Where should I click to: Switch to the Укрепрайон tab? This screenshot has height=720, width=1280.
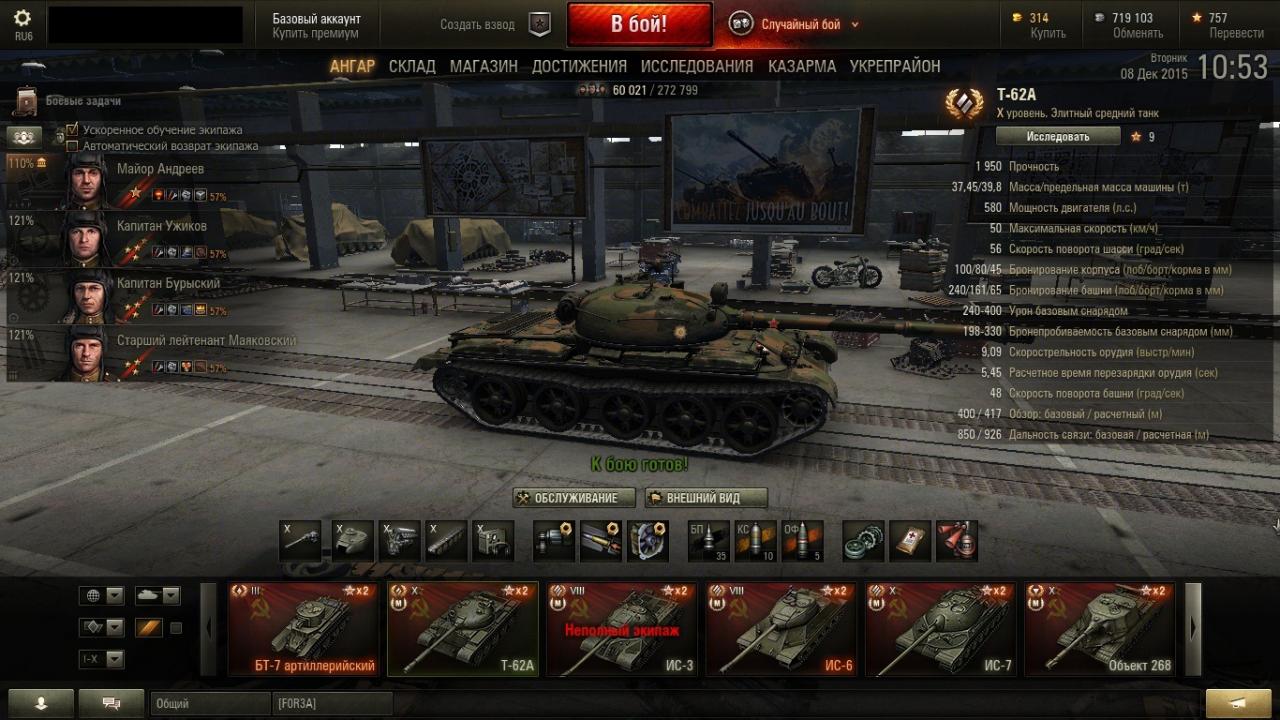coord(895,66)
